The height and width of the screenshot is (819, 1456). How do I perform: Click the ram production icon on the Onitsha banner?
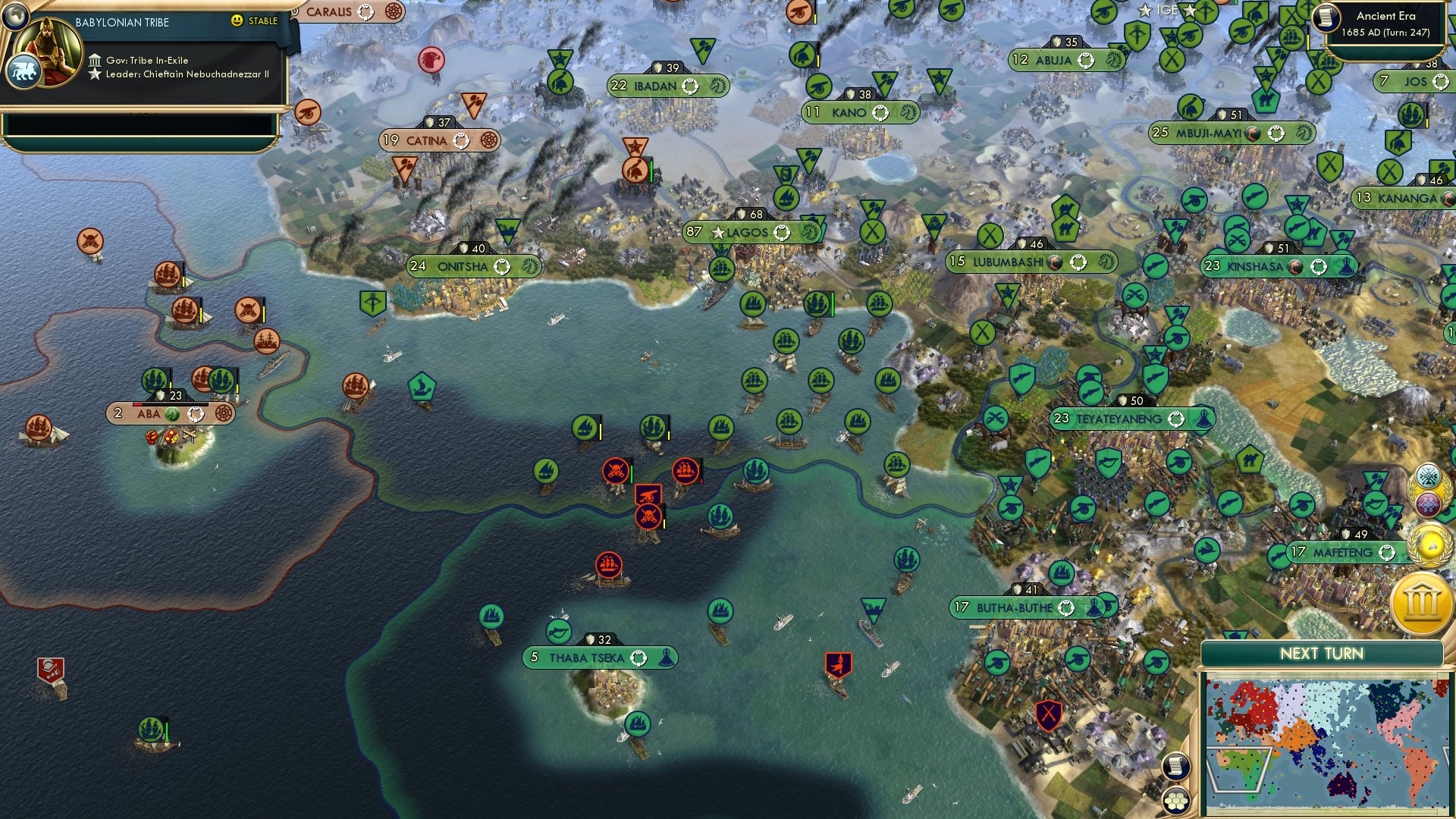pos(529,267)
